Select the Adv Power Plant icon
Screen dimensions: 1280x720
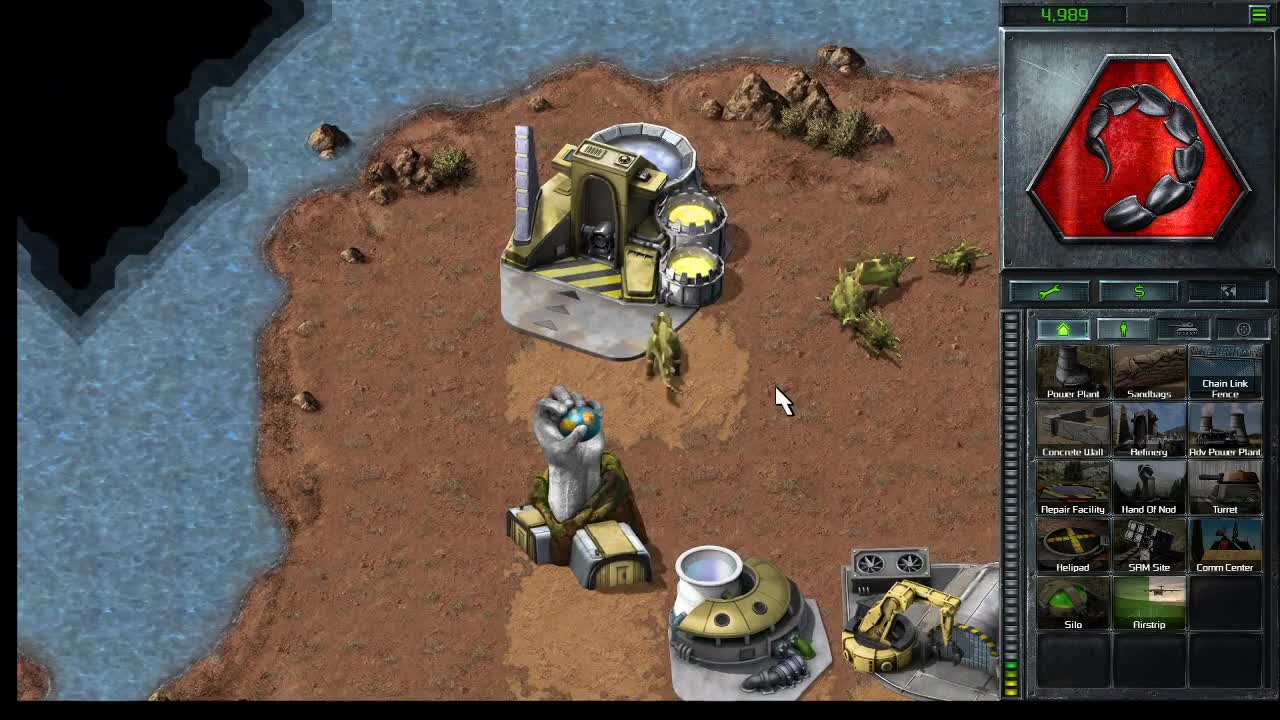click(1225, 430)
